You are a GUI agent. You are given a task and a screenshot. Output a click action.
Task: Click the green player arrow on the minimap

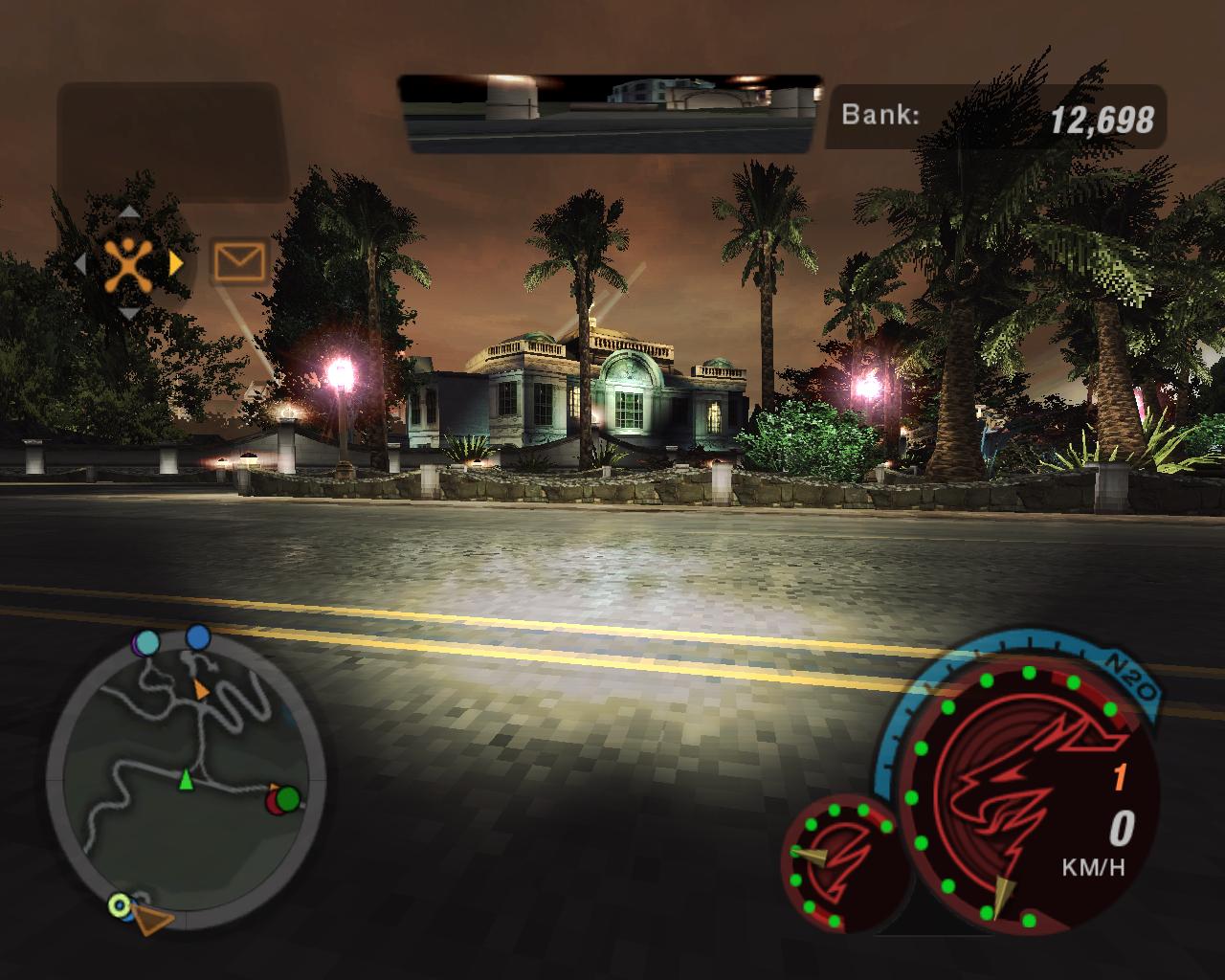pyautogui.click(x=186, y=781)
